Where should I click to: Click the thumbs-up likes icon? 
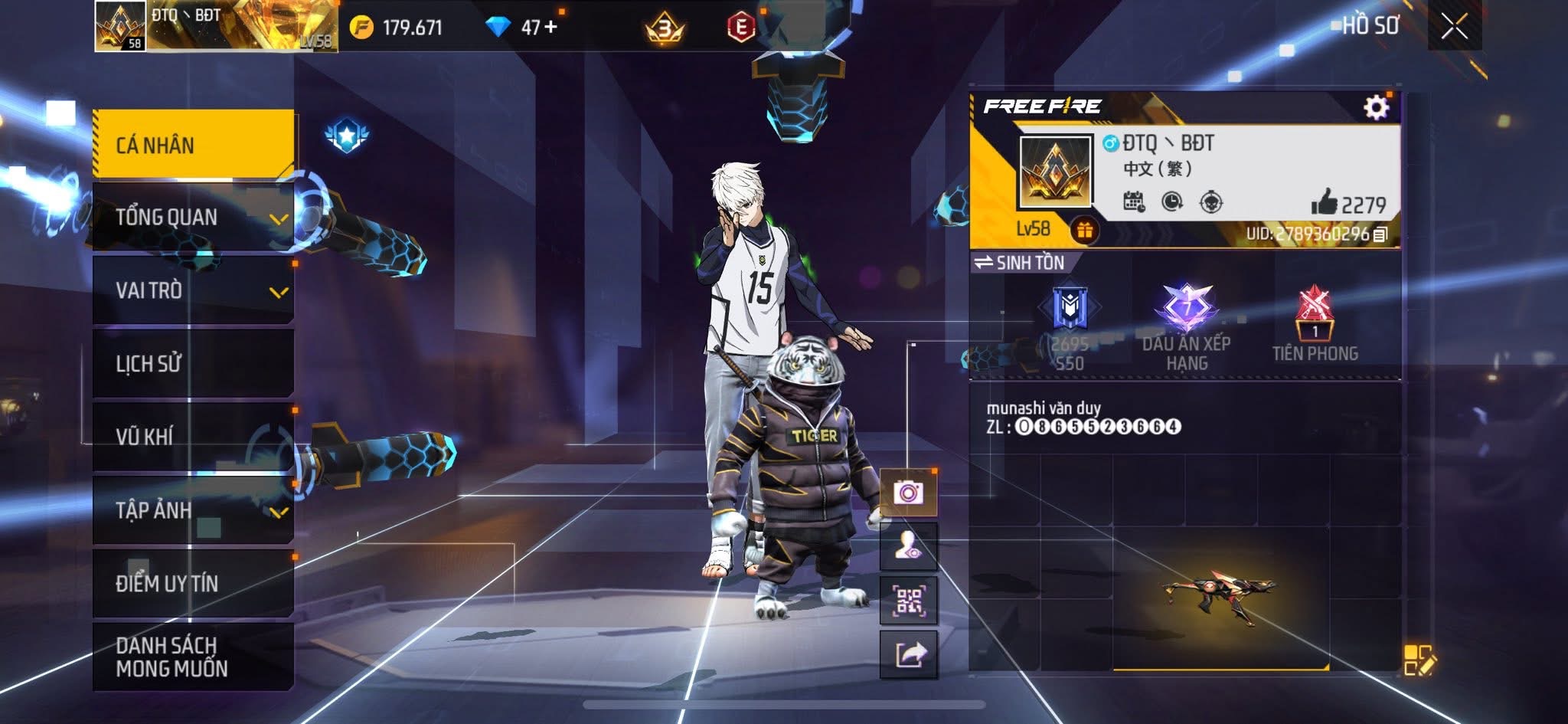[x=1324, y=203]
